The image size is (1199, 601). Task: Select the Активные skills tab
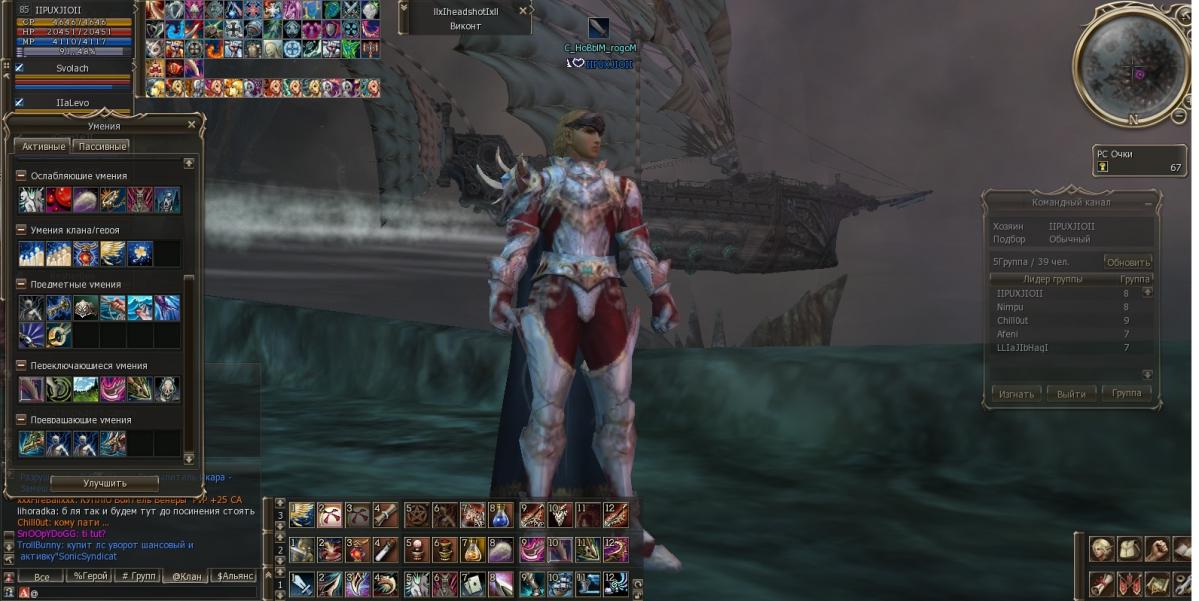43,146
